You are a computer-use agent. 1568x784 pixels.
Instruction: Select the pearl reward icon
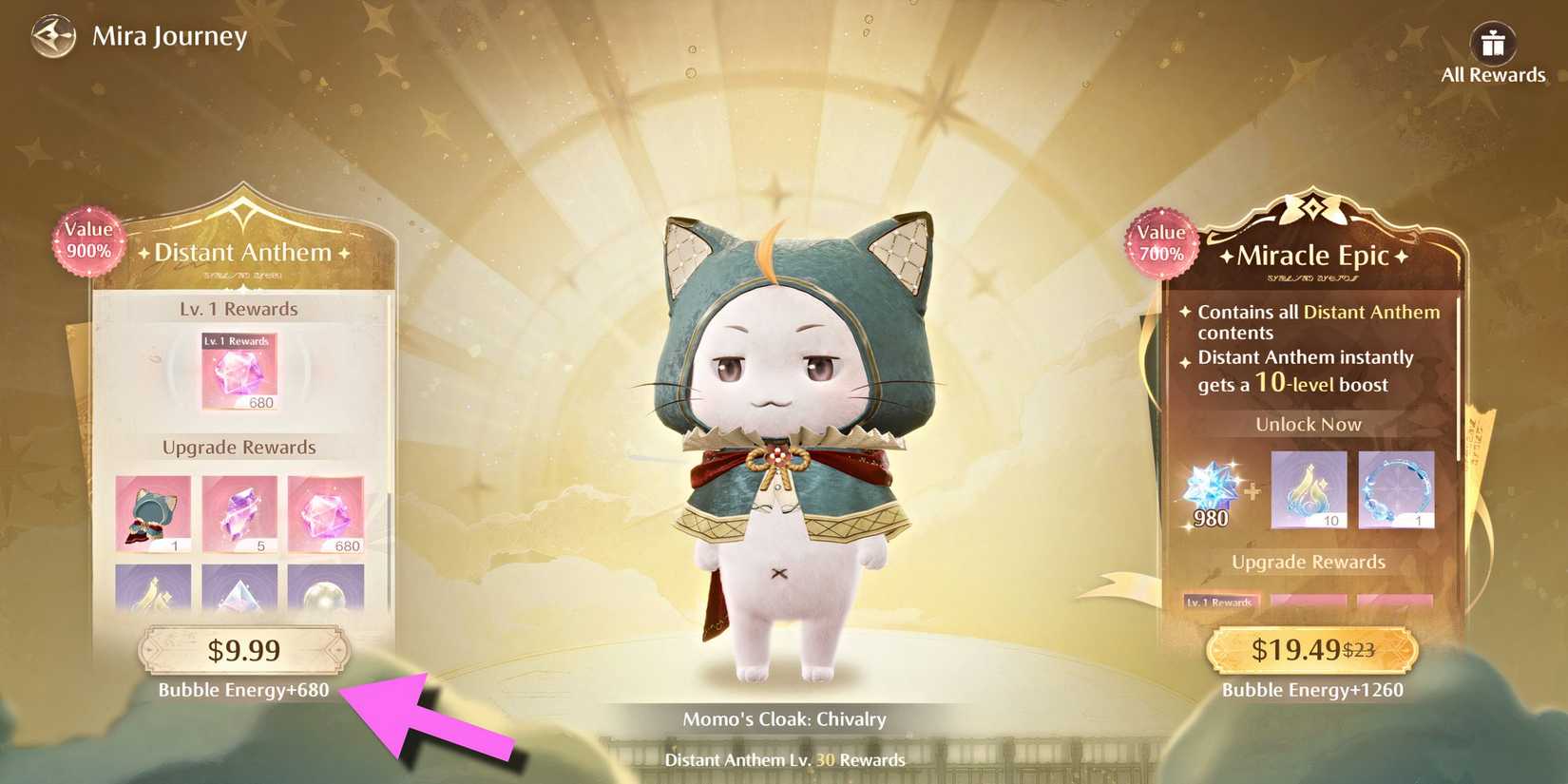pyautogui.click(x=324, y=594)
